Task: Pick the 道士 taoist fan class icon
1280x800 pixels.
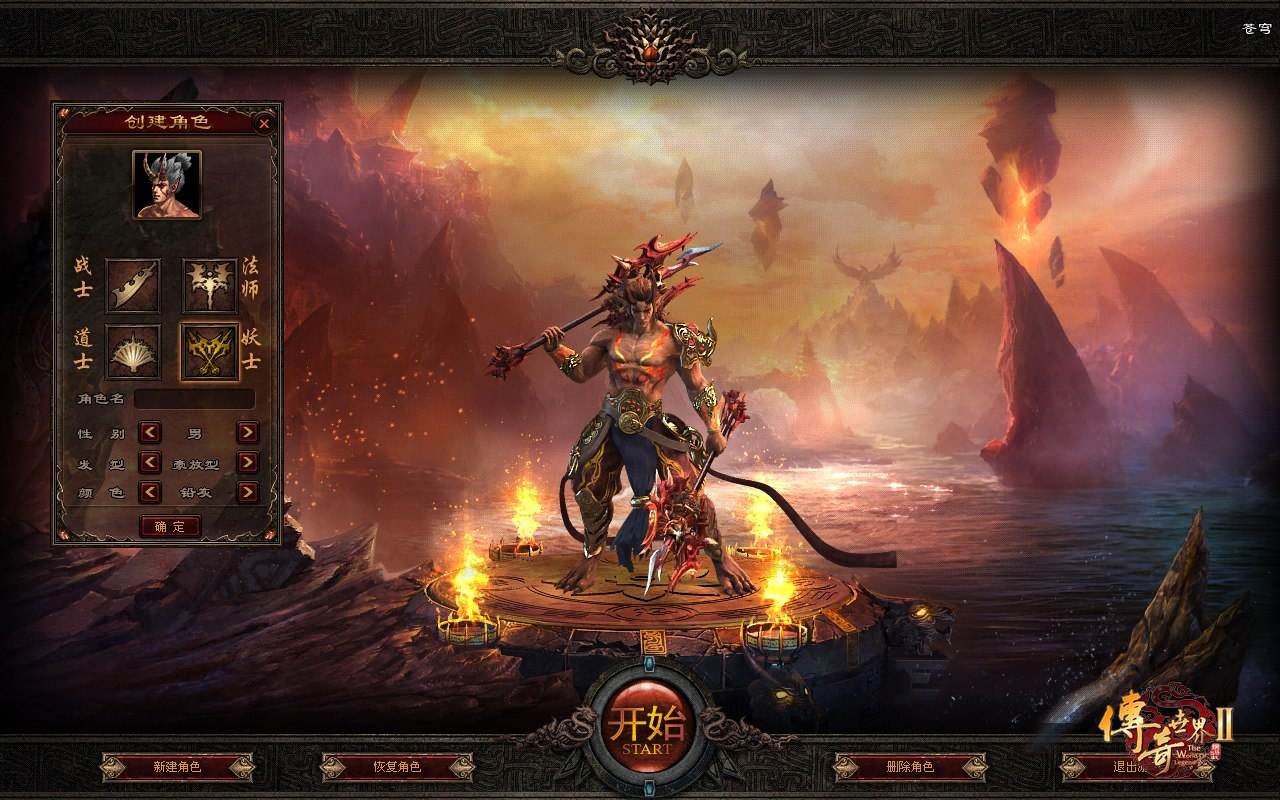Action: [133, 352]
